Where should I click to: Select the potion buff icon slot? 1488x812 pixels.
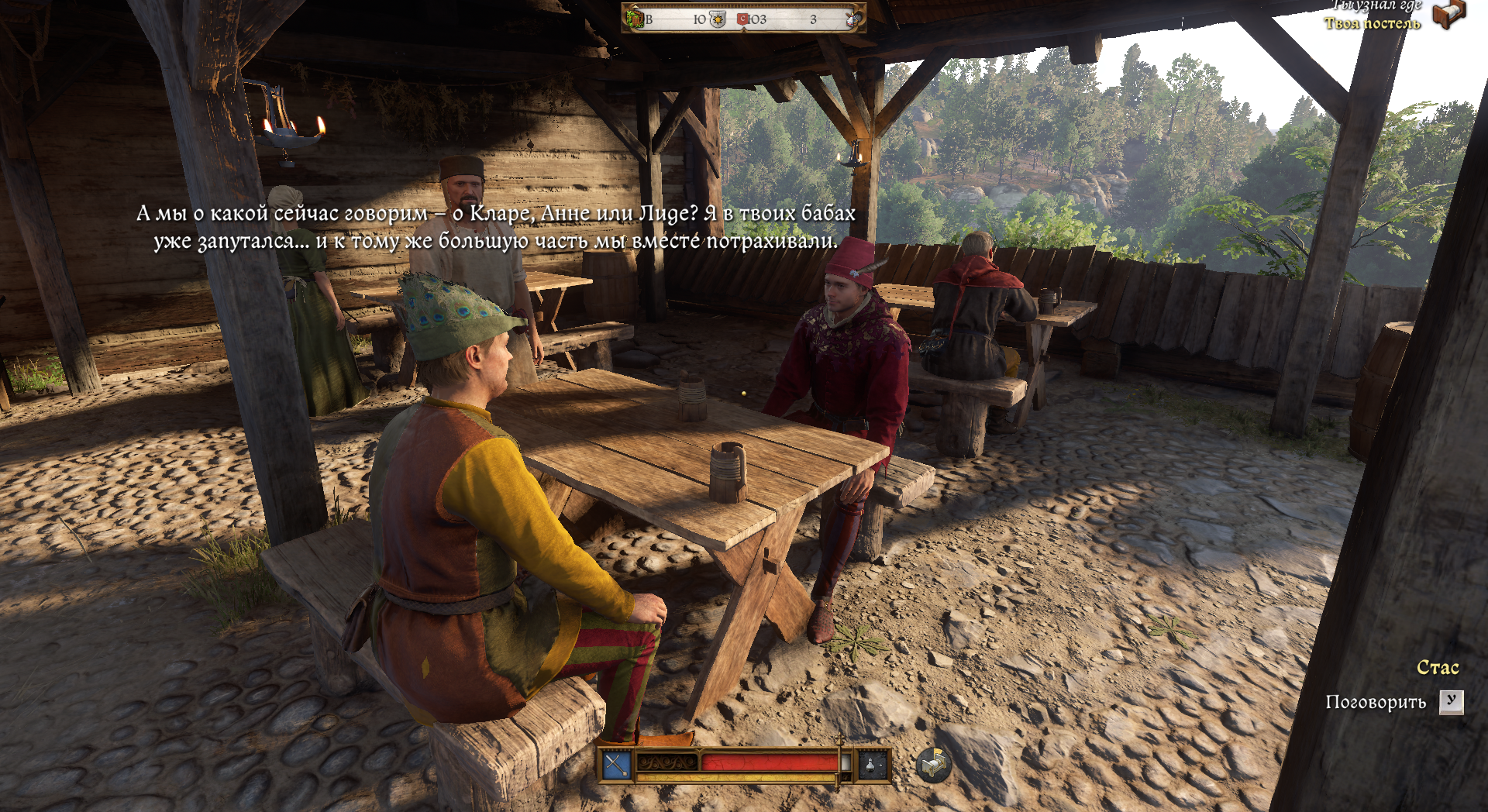(x=870, y=765)
